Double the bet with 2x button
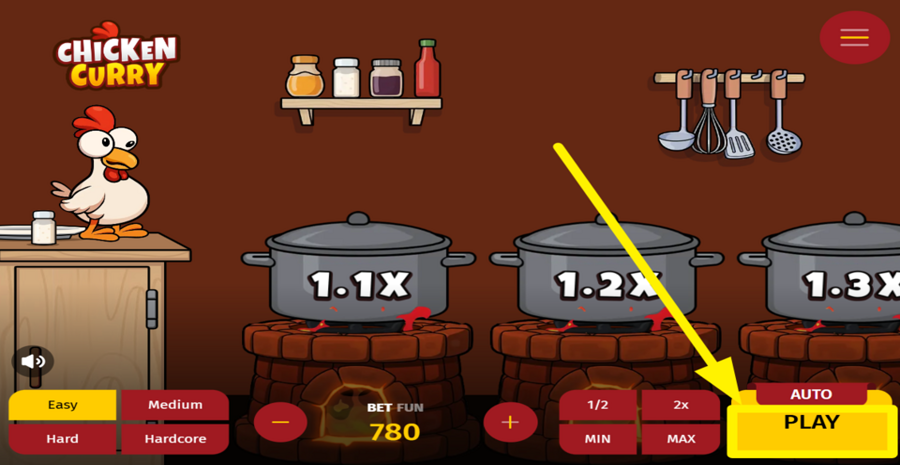The width and height of the screenshot is (900, 465). tap(681, 405)
